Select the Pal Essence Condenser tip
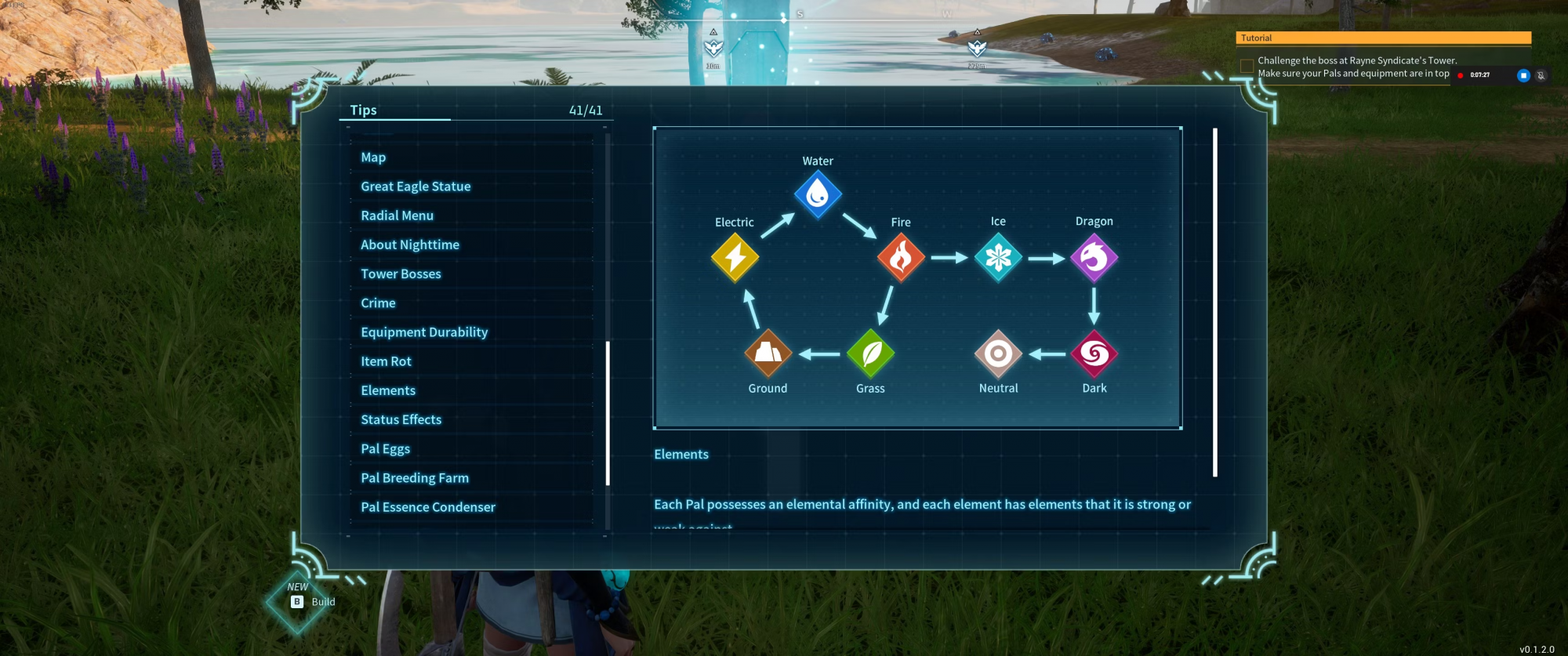The width and height of the screenshot is (1568, 656). (428, 507)
